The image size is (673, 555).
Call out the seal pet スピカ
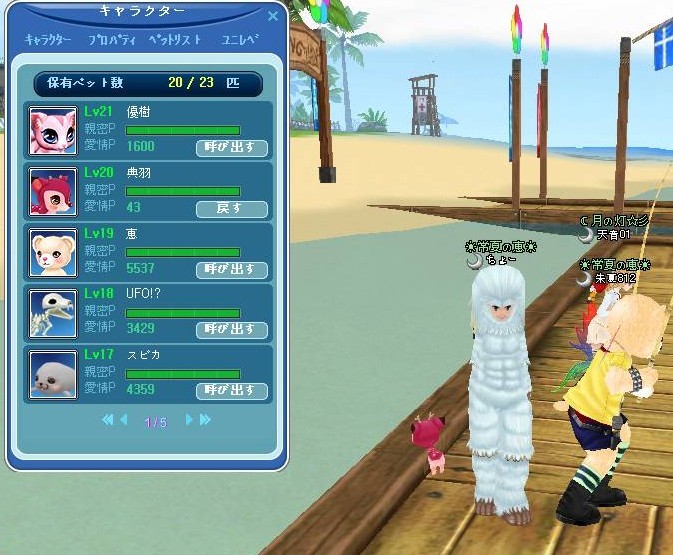(x=231, y=389)
